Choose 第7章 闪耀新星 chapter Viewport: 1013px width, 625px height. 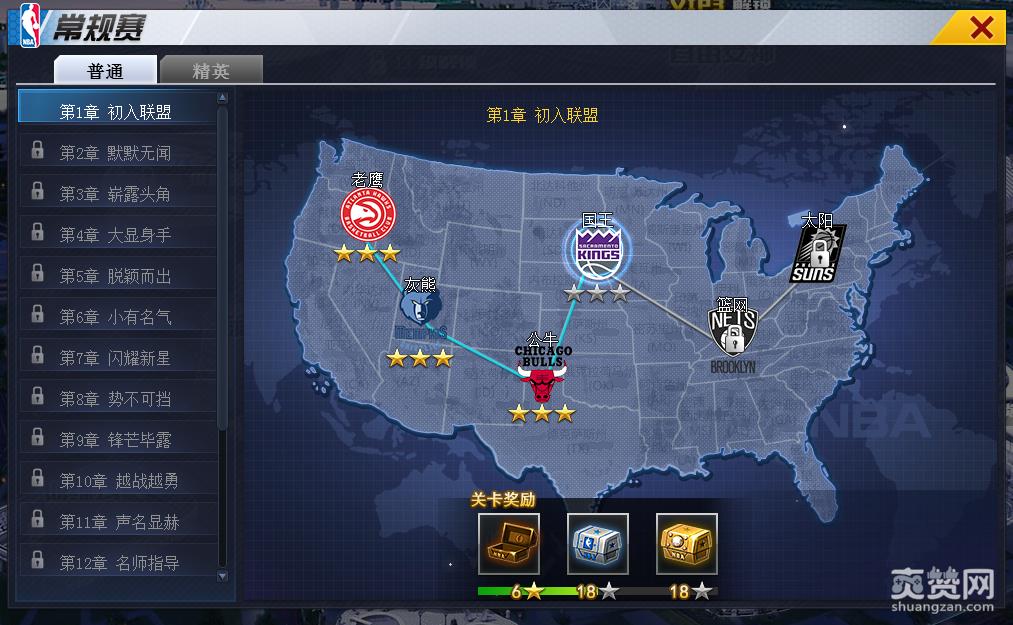(x=116, y=358)
